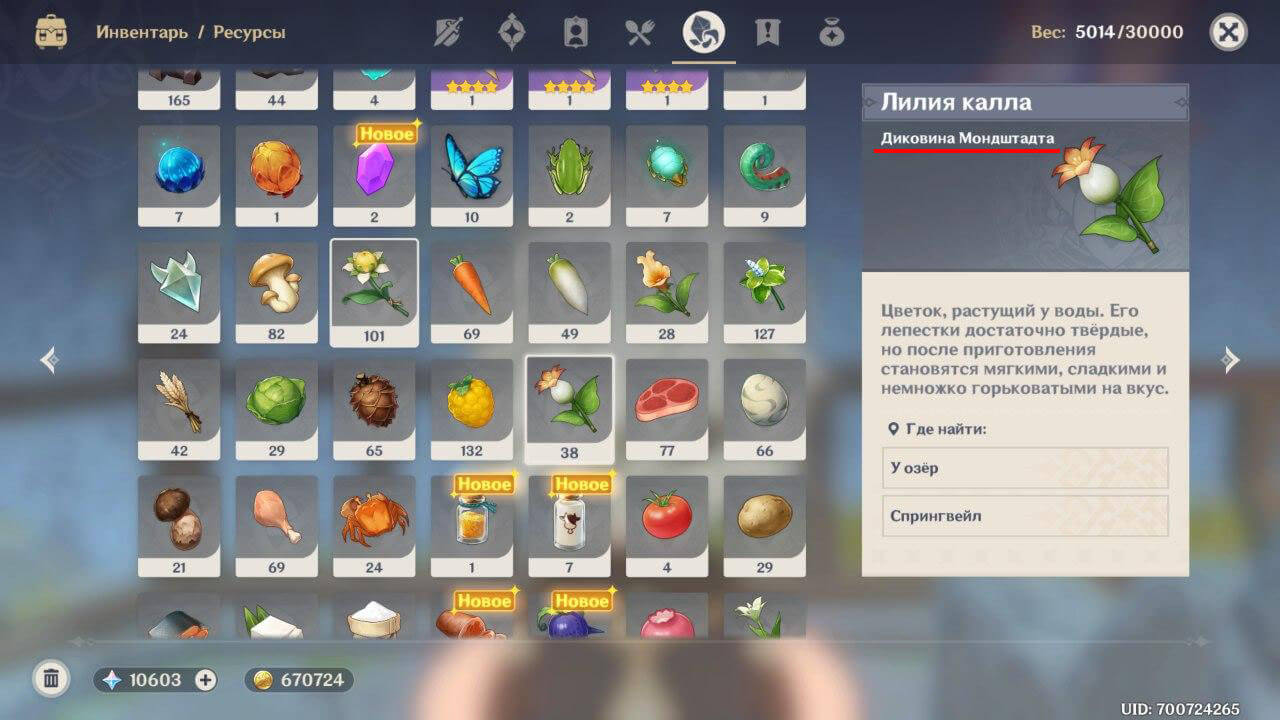The width and height of the screenshot is (1280, 720).
Task: Open the У озёр location hint
Action: (1025, 468)
